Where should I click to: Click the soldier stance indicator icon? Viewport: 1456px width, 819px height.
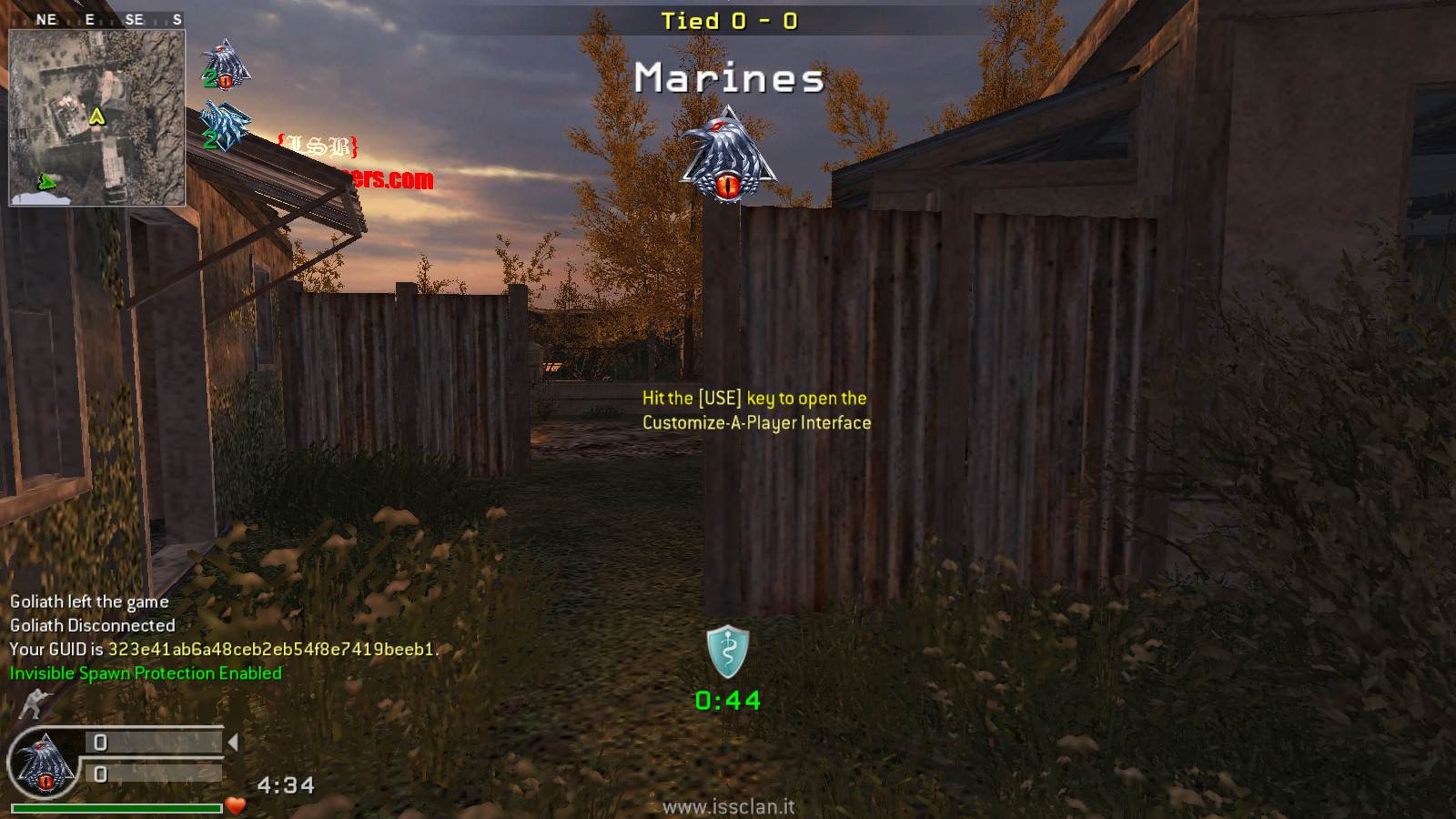pyautogui.click(x=33, y=703)
